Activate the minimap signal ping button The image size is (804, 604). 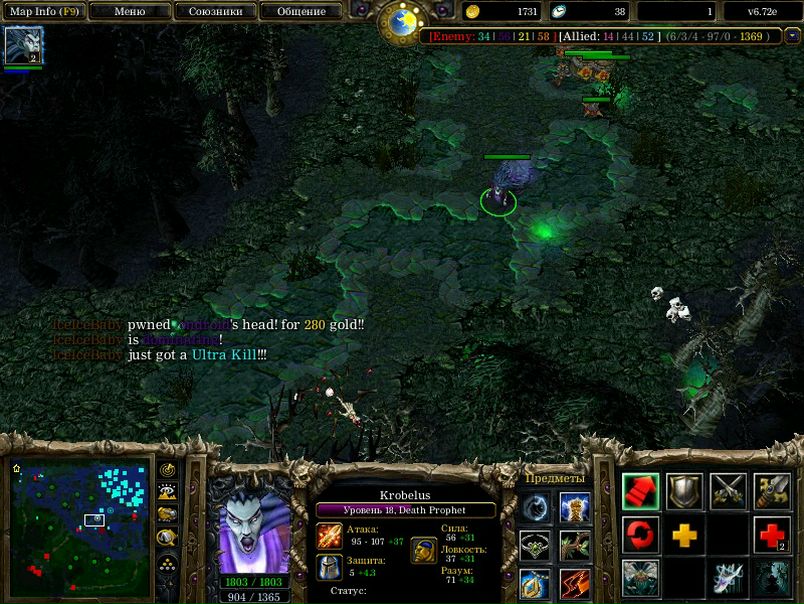click(168, 470)
